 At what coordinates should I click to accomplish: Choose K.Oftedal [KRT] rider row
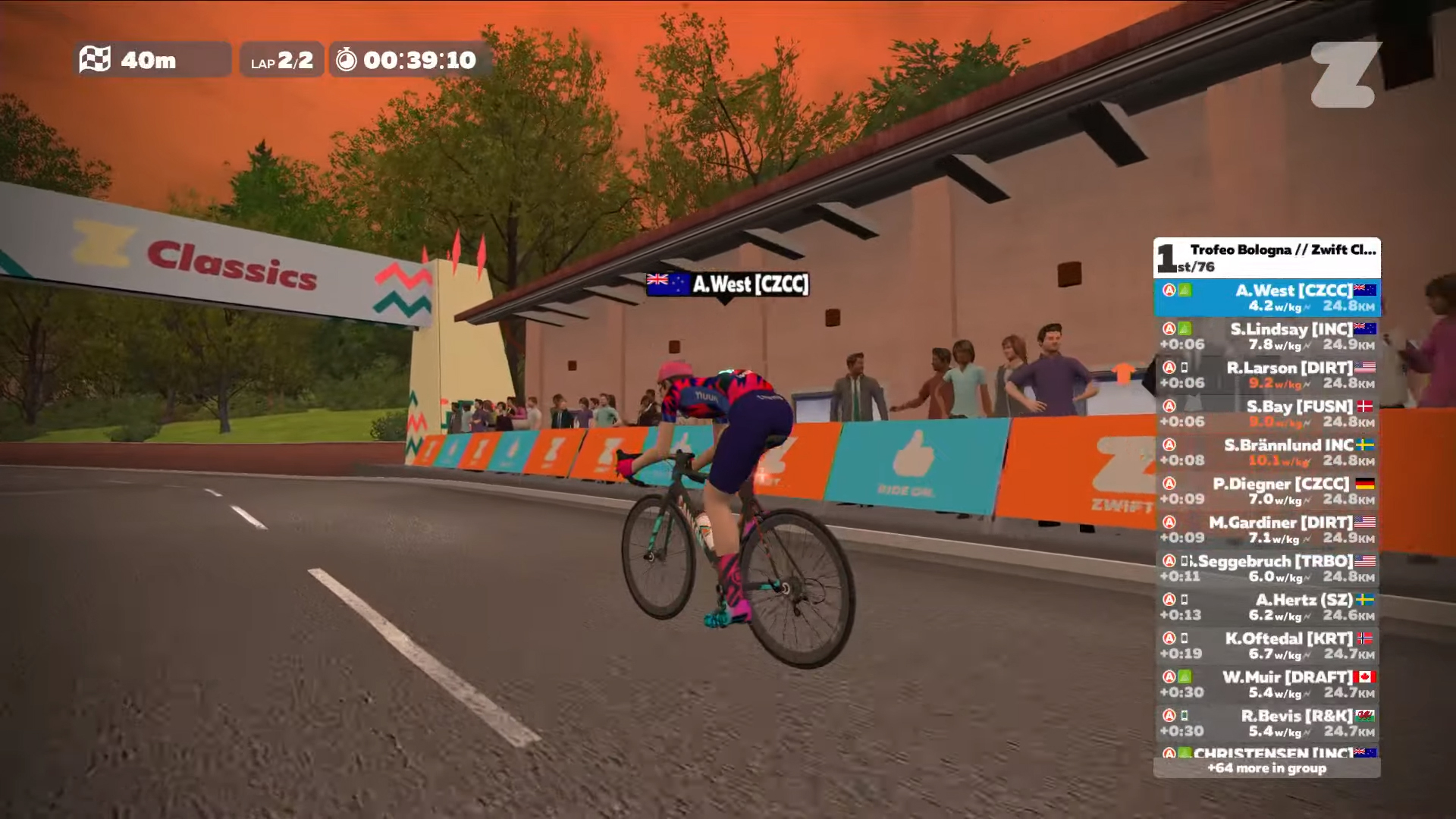tap(1266, 645)
